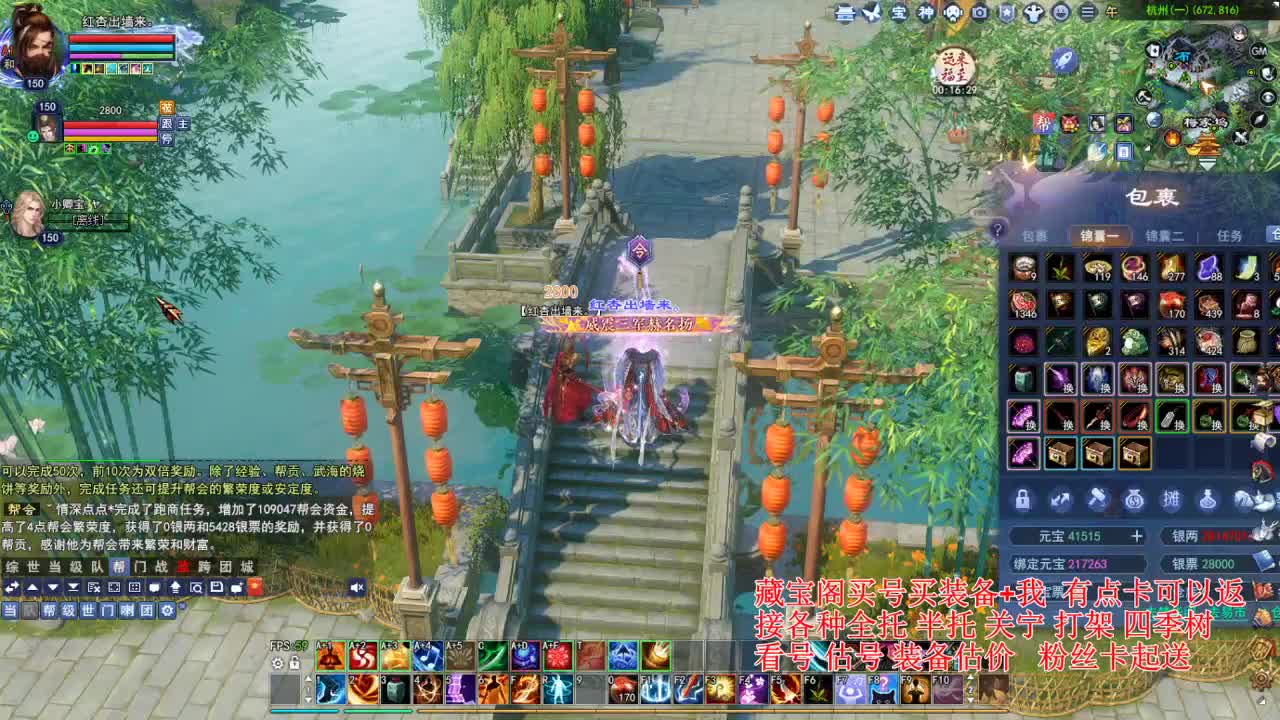Viewport: 1280px width, 720px height.
Task: Click the magnifier search icon in the chat toolbar
Action: pos(198,587)
